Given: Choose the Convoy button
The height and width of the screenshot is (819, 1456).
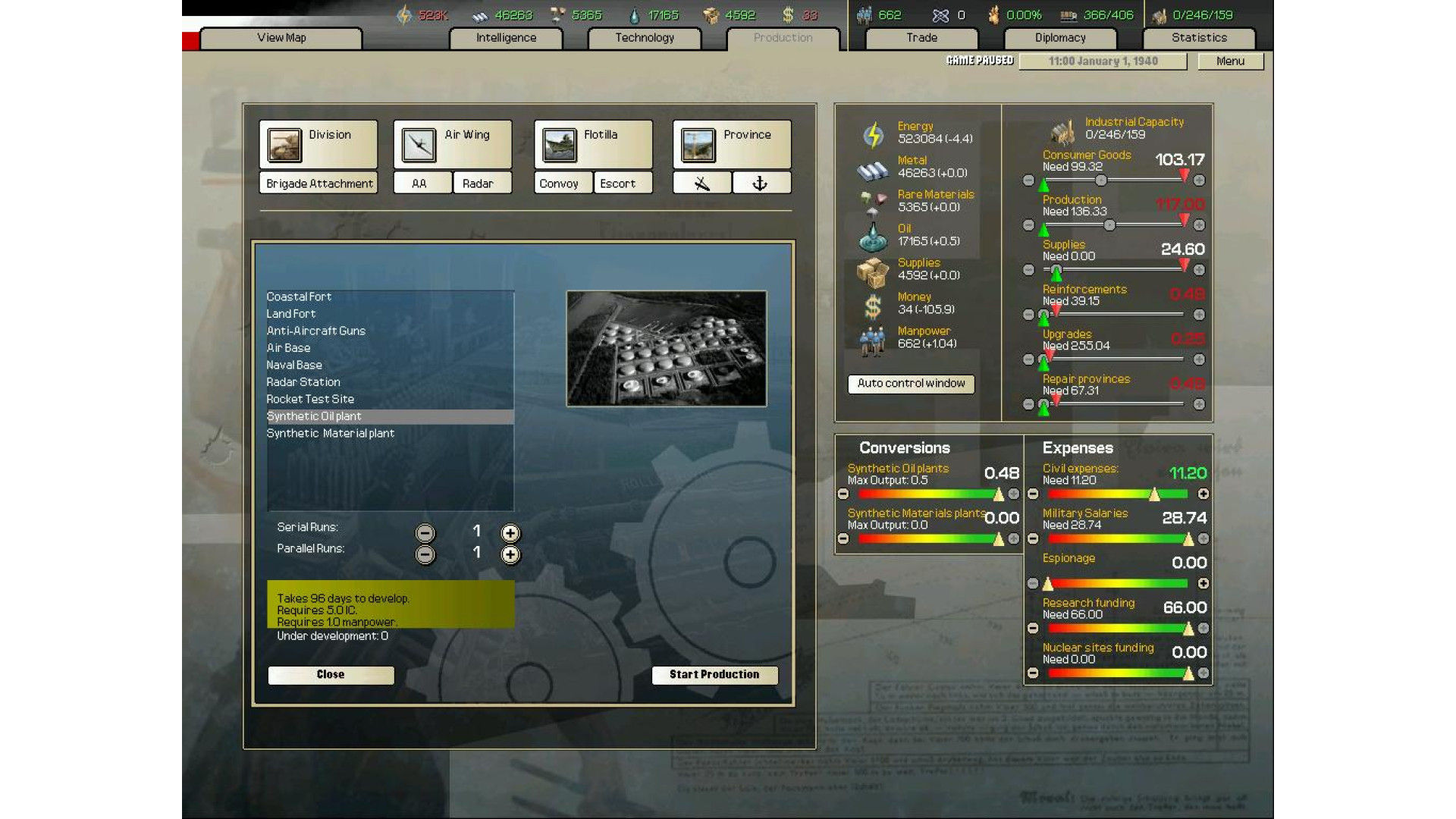Looking at the screenshot, I should coord(559,184).
